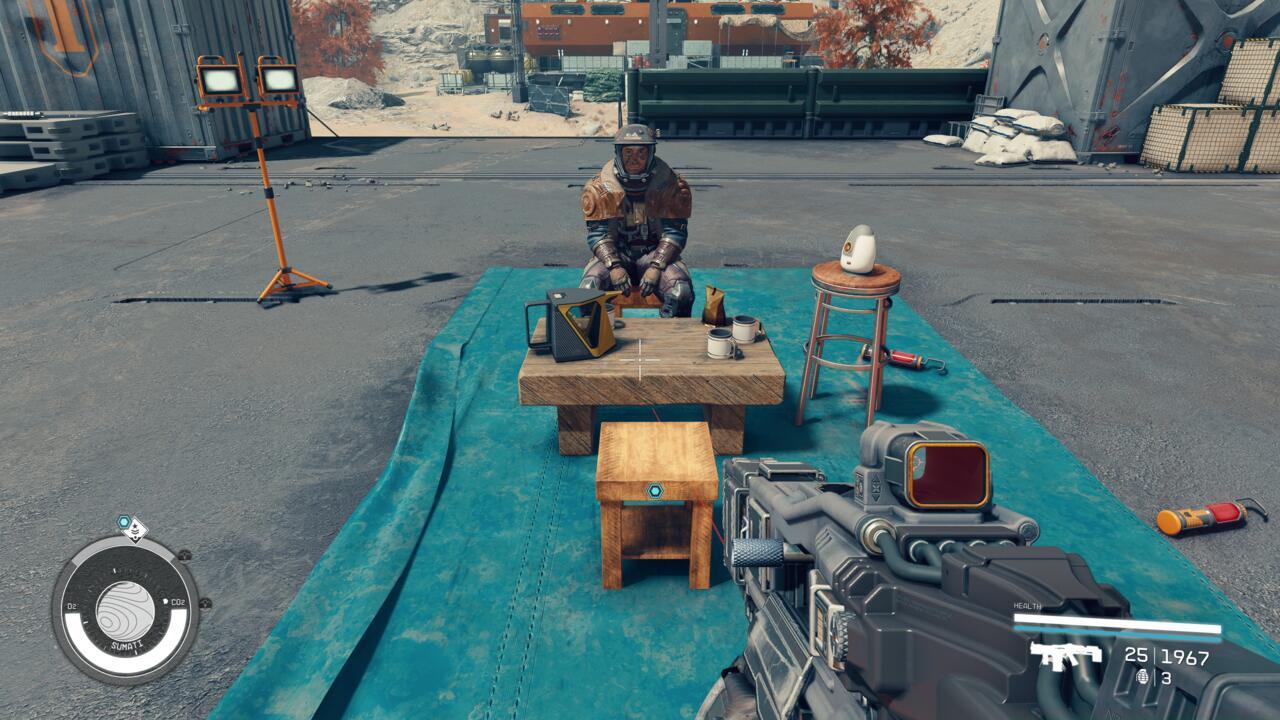Click the glowing blue diamond above the Sumati dial

tap(124, 519)
